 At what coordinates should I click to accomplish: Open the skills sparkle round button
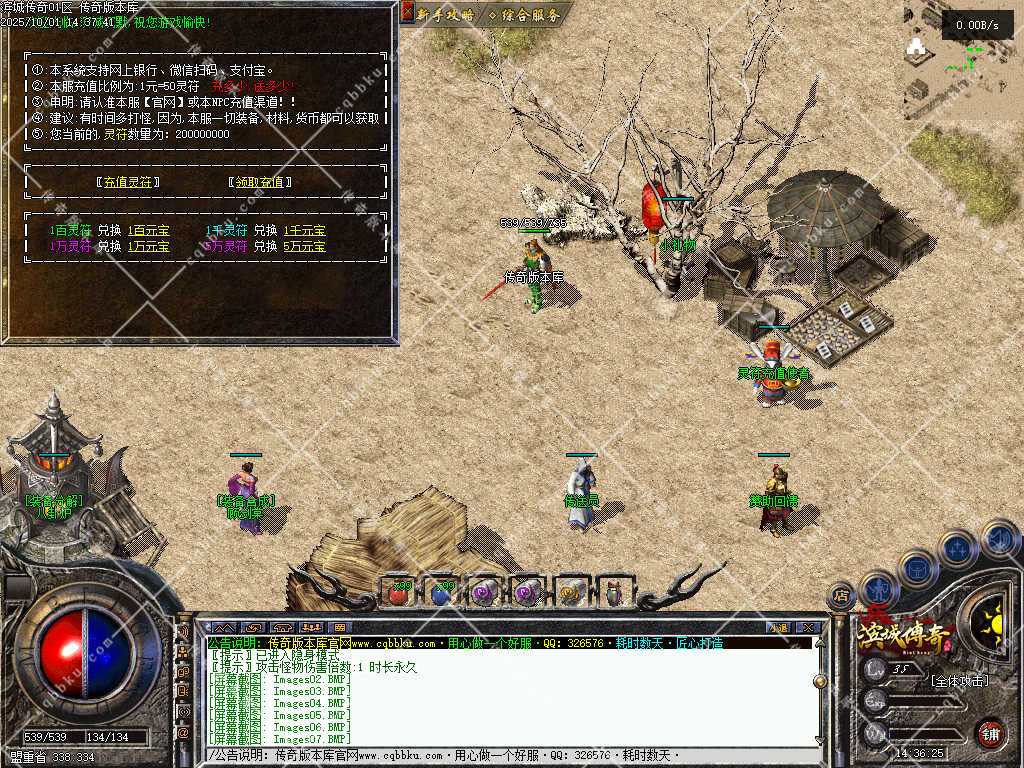tap(958, 548)
